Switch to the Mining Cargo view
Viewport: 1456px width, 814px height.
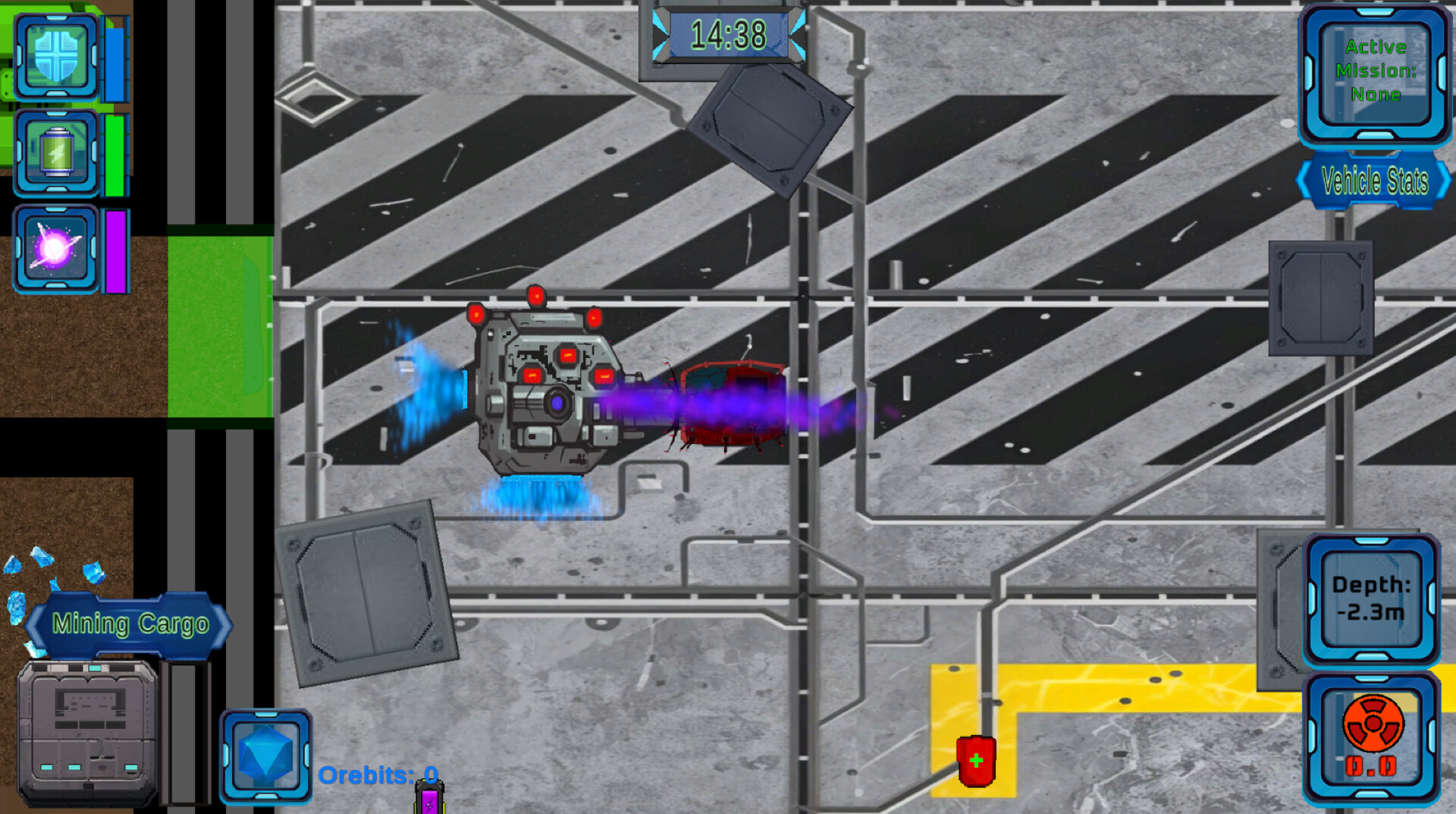[x=129, y=624]
